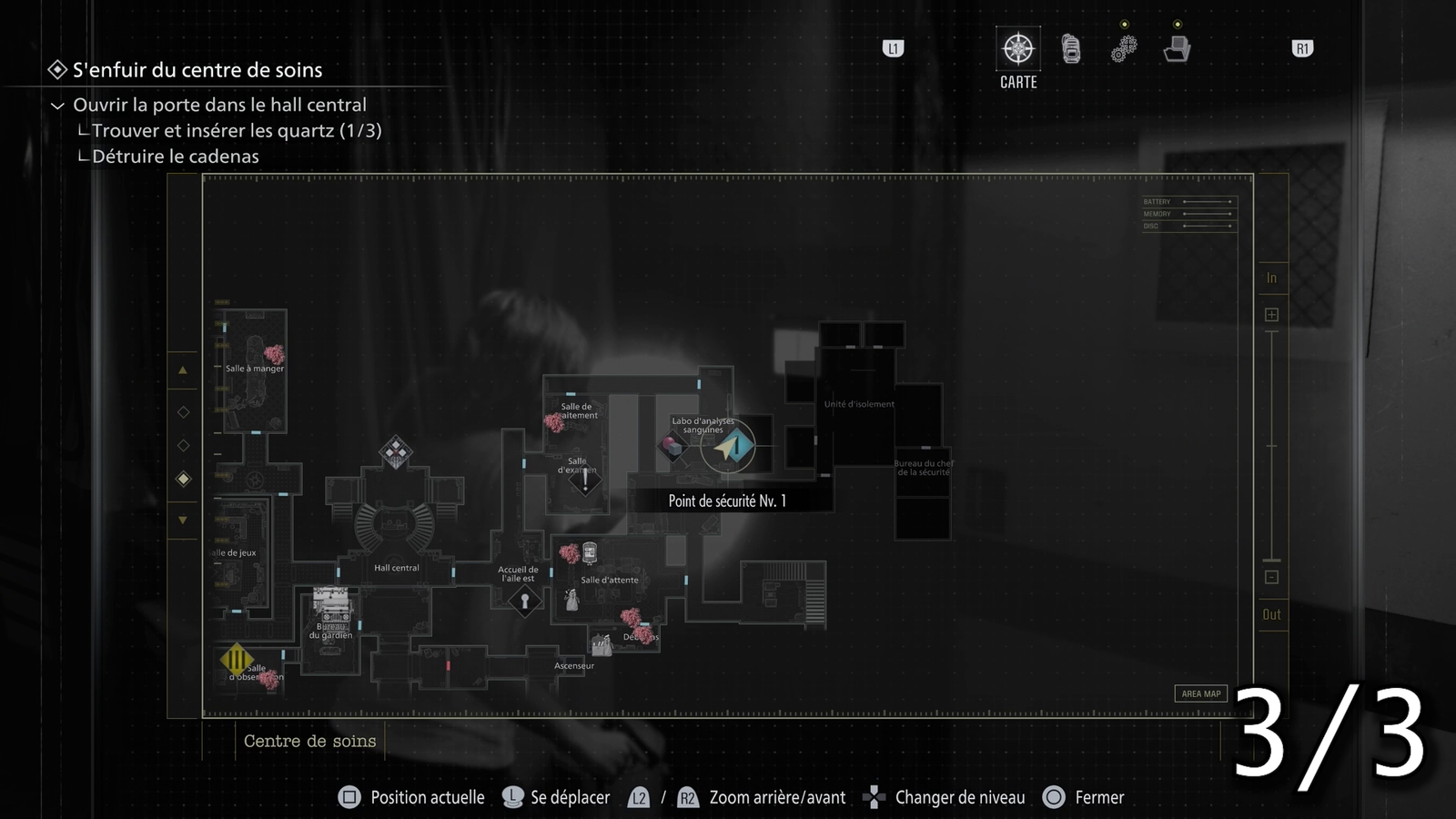This screenshot has width=1456, height=819.
Task: Select the typewriter marker at Bureau du gardien
Action: click(x=330, y=603)
